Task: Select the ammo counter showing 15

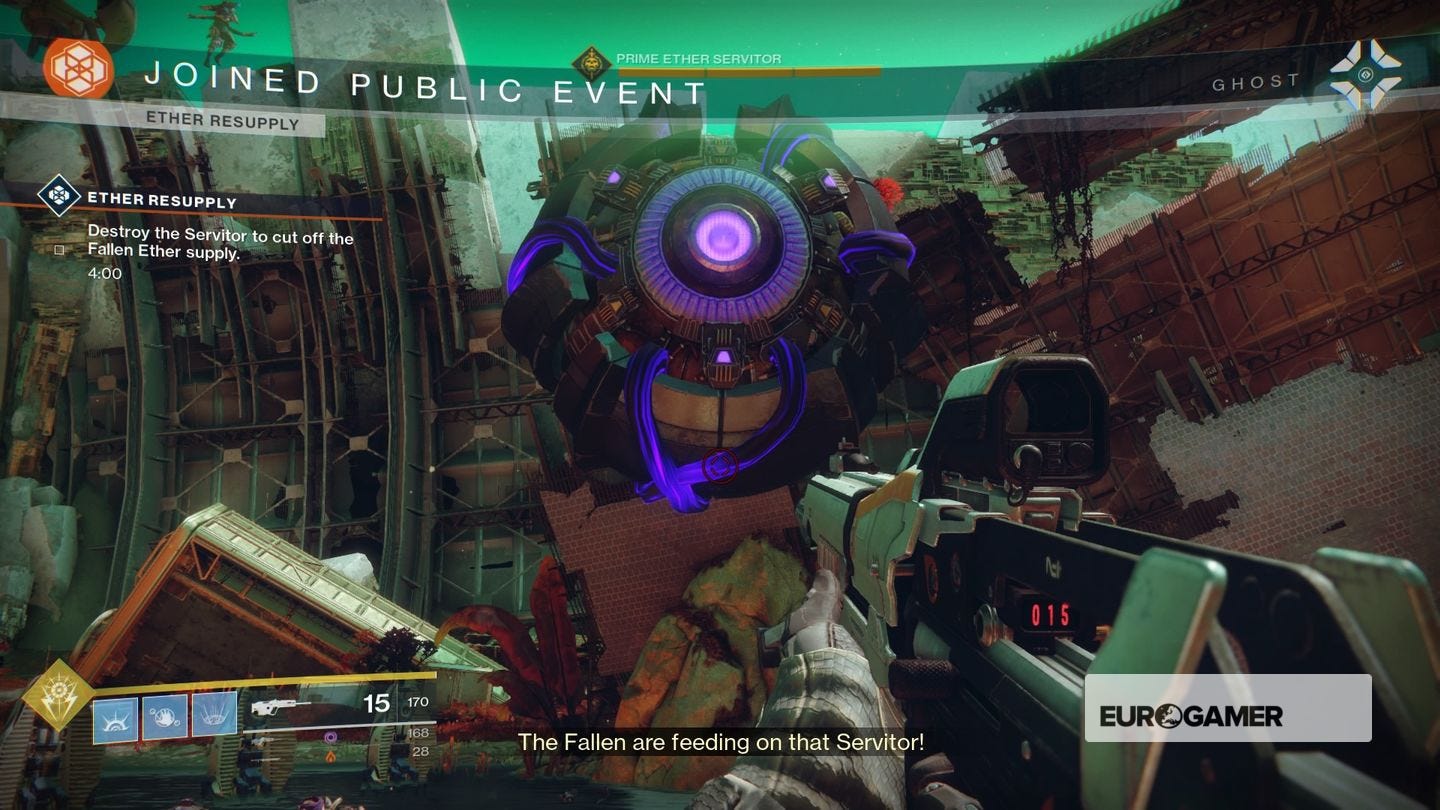Action: click(377, 704)
